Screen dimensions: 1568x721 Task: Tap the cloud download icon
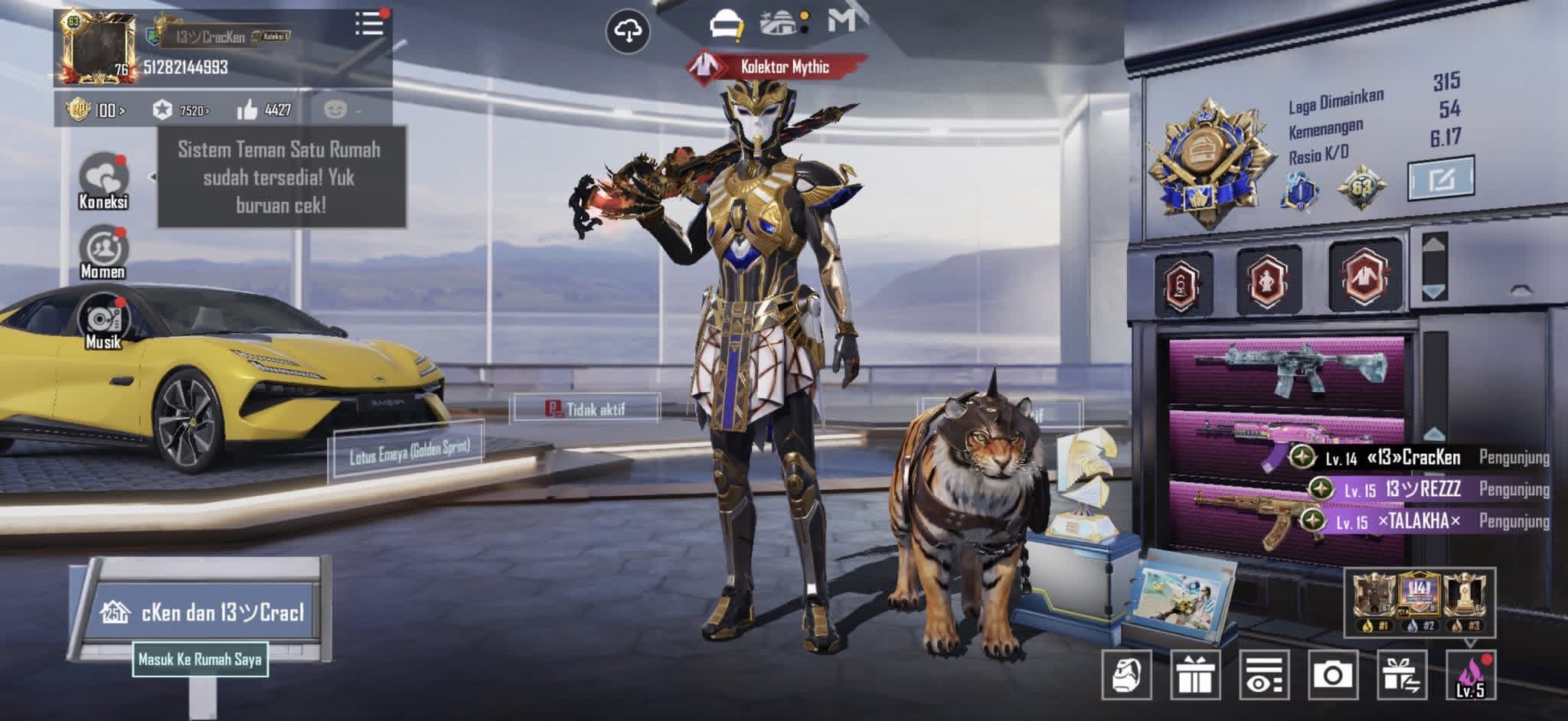628,31
